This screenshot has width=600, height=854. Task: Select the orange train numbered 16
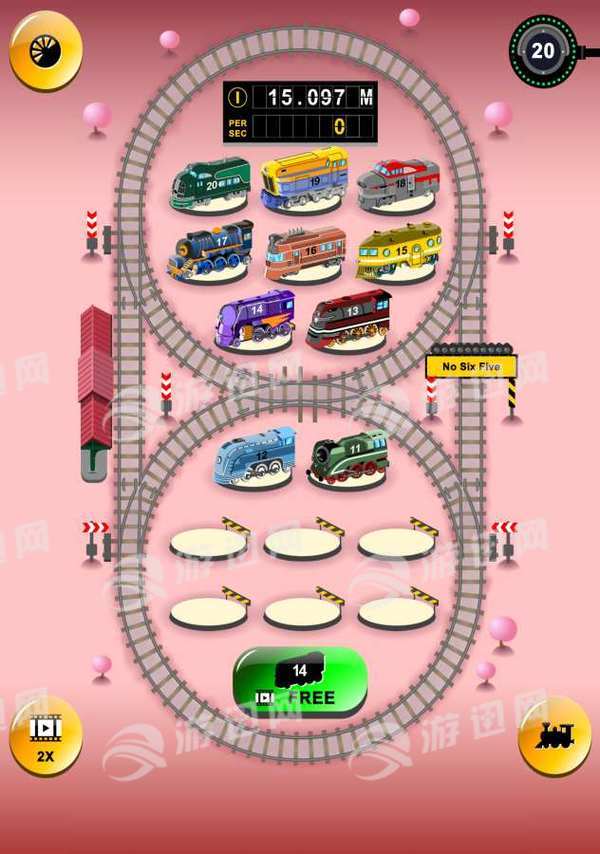305,251
